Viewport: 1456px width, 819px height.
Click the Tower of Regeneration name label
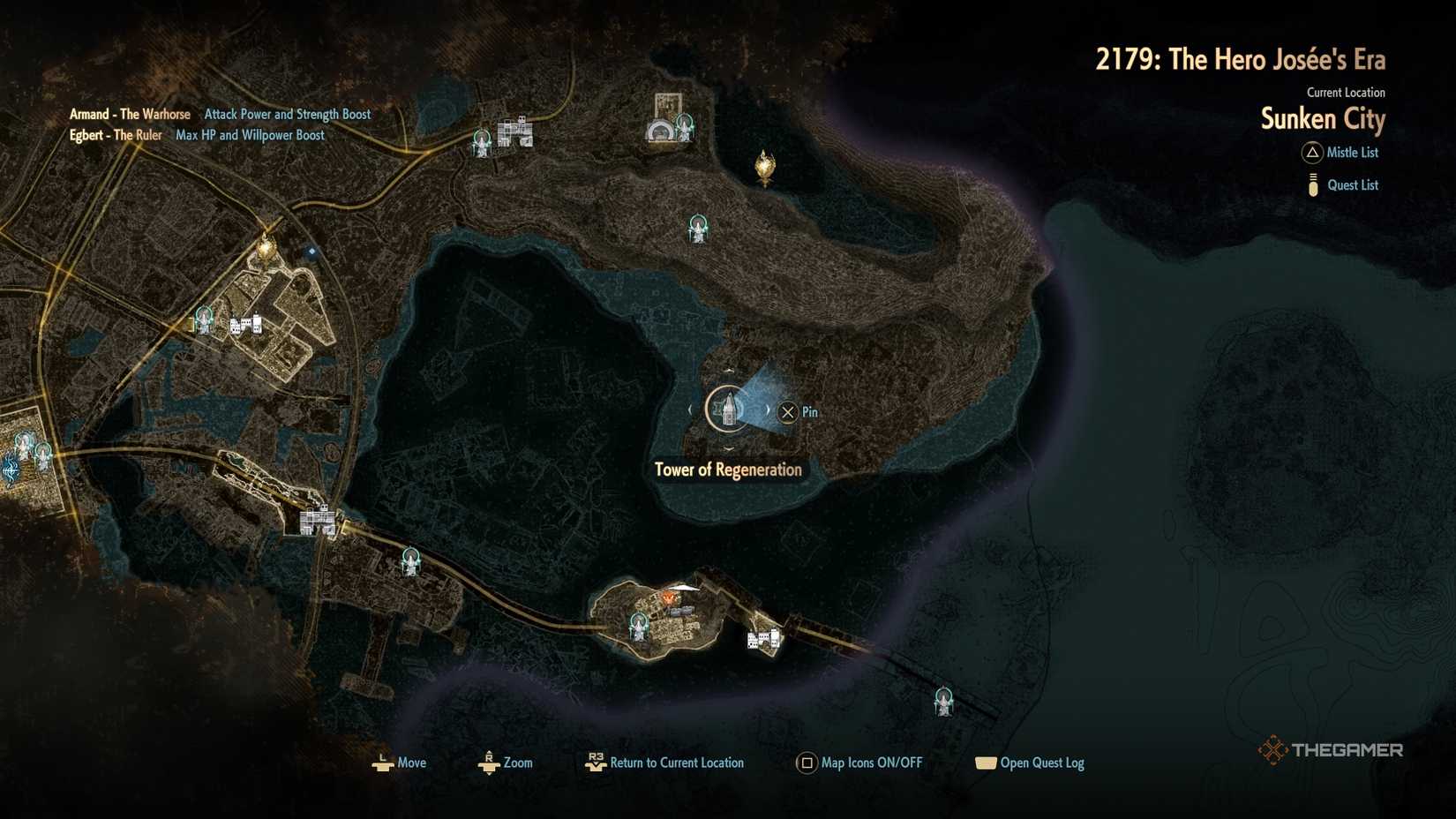[x=728, y=470]
